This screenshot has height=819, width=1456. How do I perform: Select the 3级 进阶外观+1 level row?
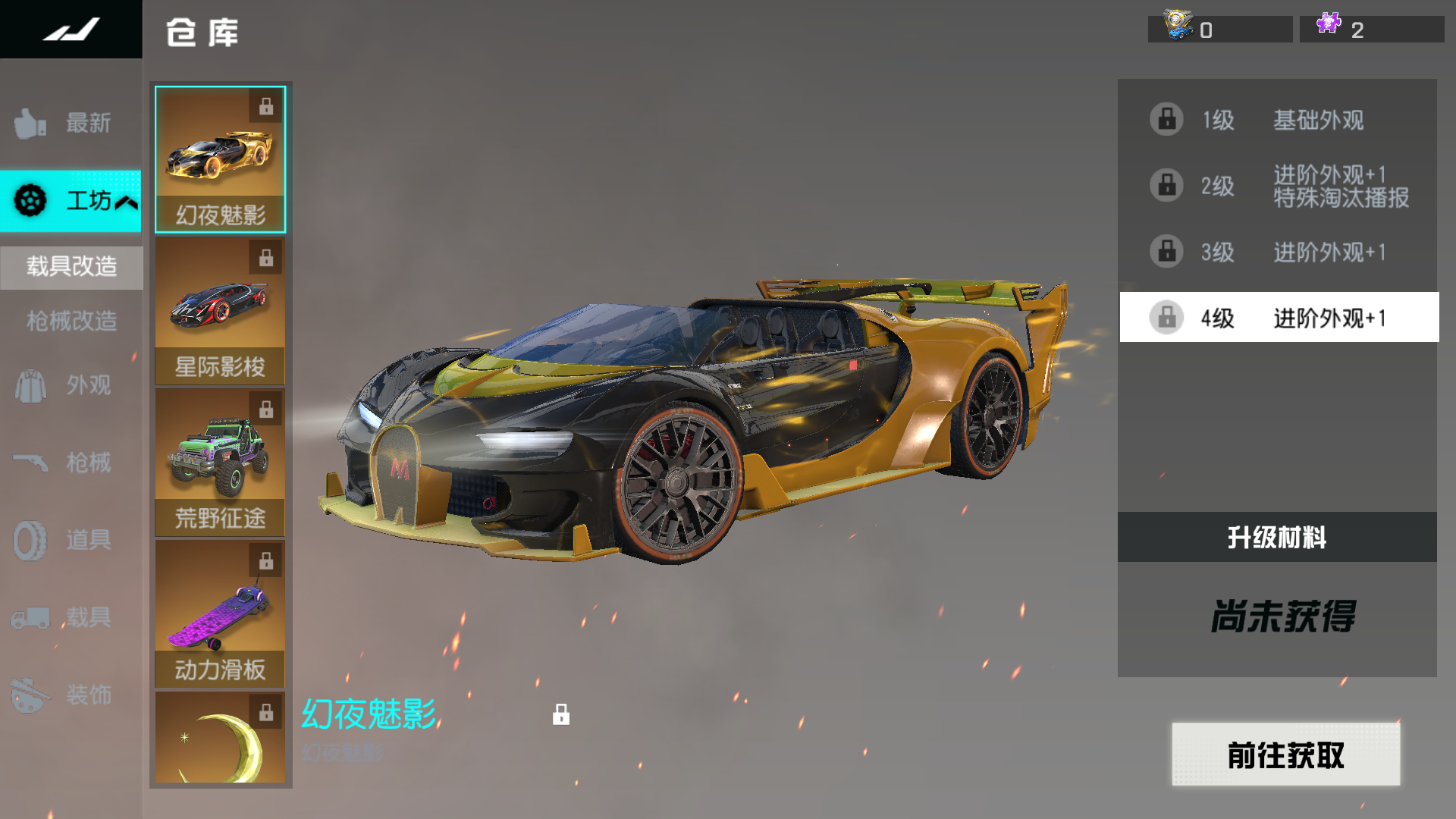pyautogui.click(x=1278, y=252)
